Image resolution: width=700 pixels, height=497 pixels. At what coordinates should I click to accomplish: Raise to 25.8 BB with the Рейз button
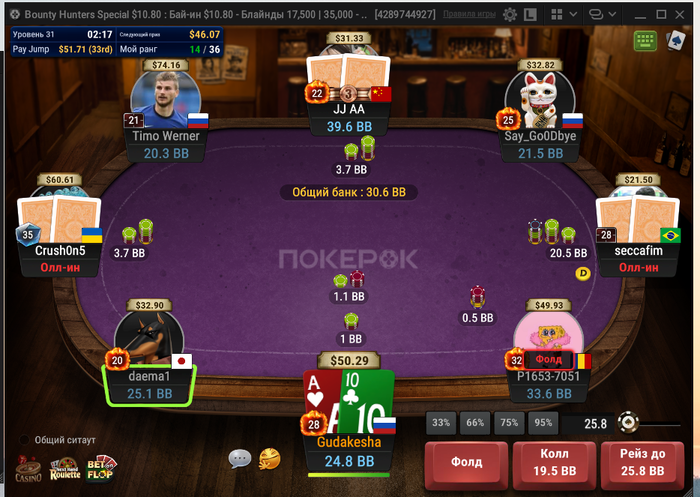tap(643, 462)
